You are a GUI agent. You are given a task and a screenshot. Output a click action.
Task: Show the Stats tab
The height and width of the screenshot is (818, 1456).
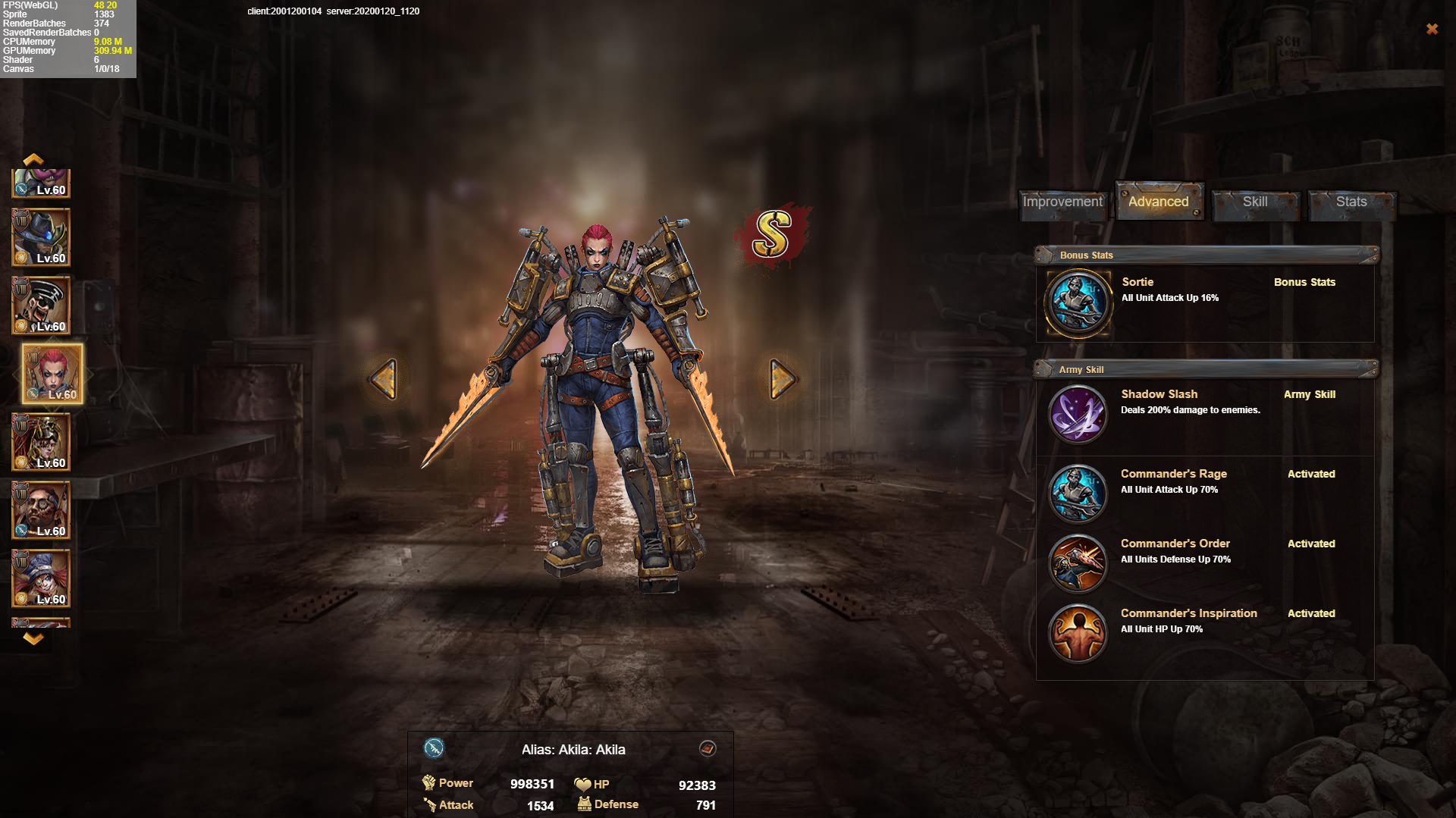click(1351, 202)
